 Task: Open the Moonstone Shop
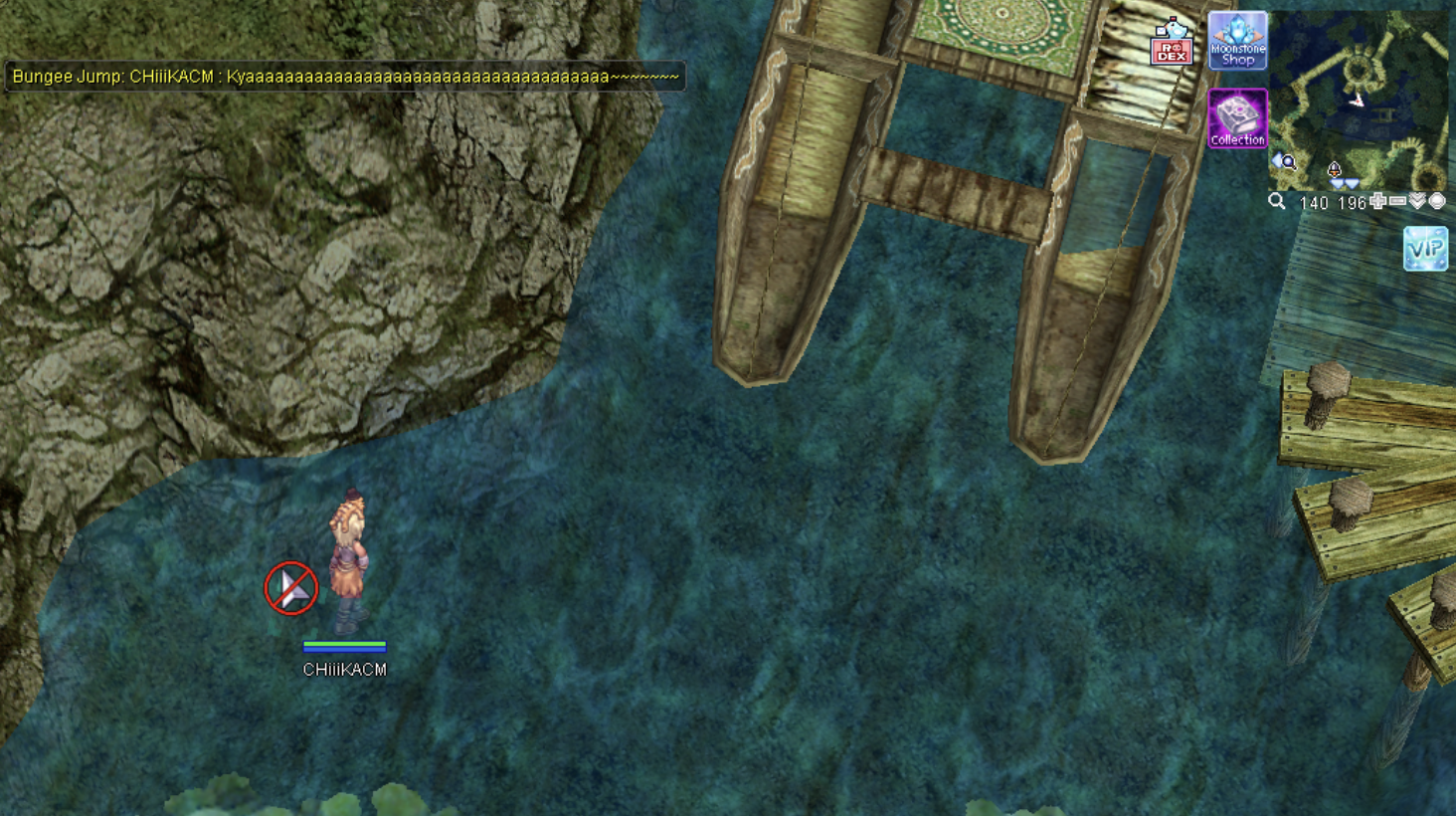coord(1237,42)
